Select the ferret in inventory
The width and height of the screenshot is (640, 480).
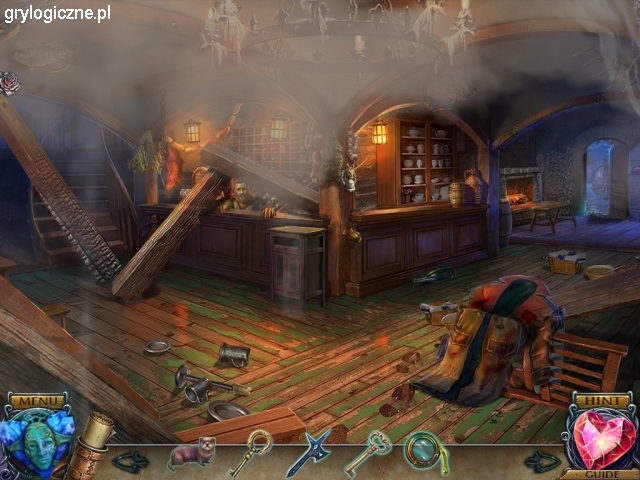(x=190, y=453)
